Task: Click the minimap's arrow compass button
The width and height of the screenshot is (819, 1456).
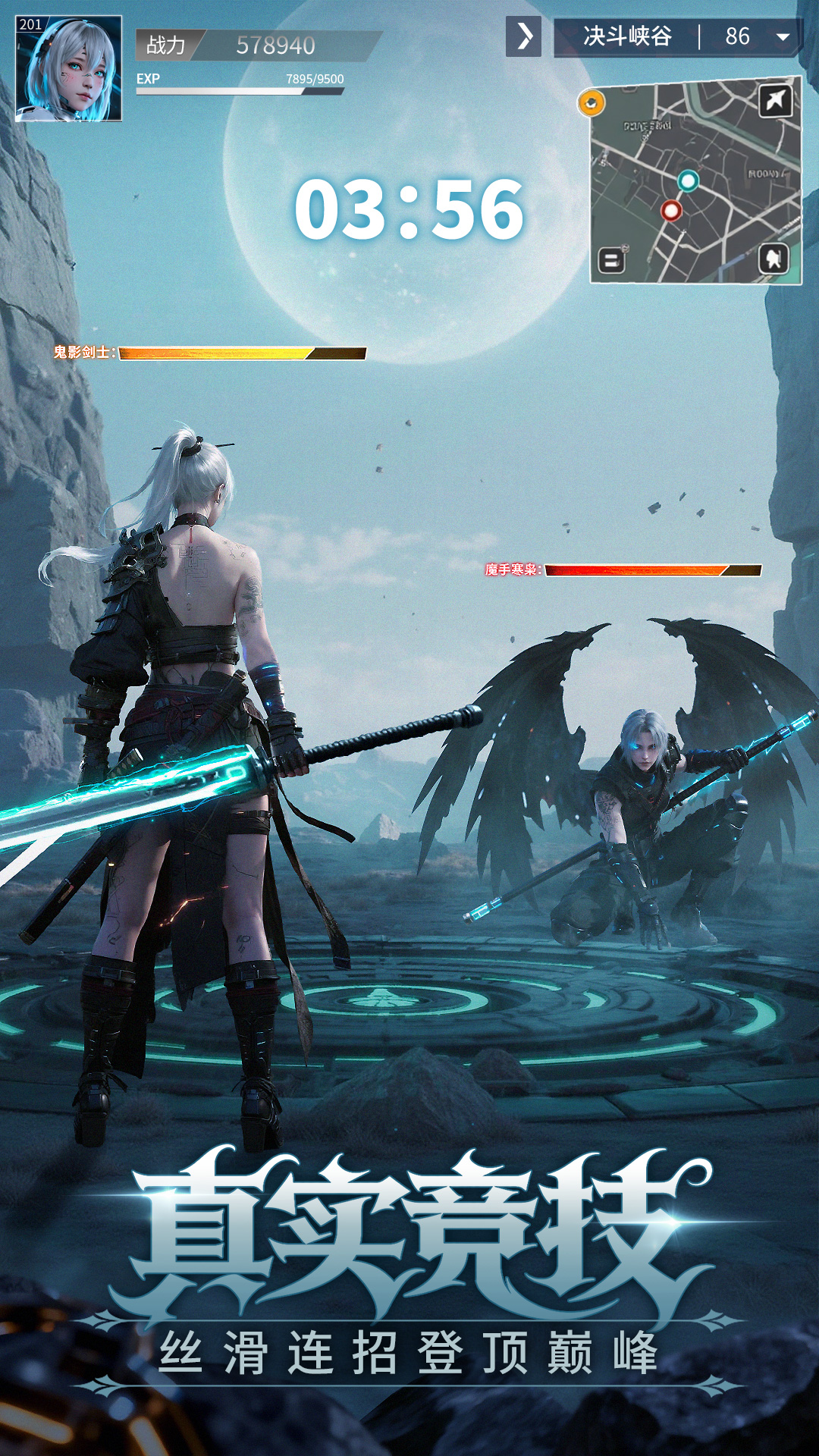Action: pyautogui.click(x=775, y=100)
